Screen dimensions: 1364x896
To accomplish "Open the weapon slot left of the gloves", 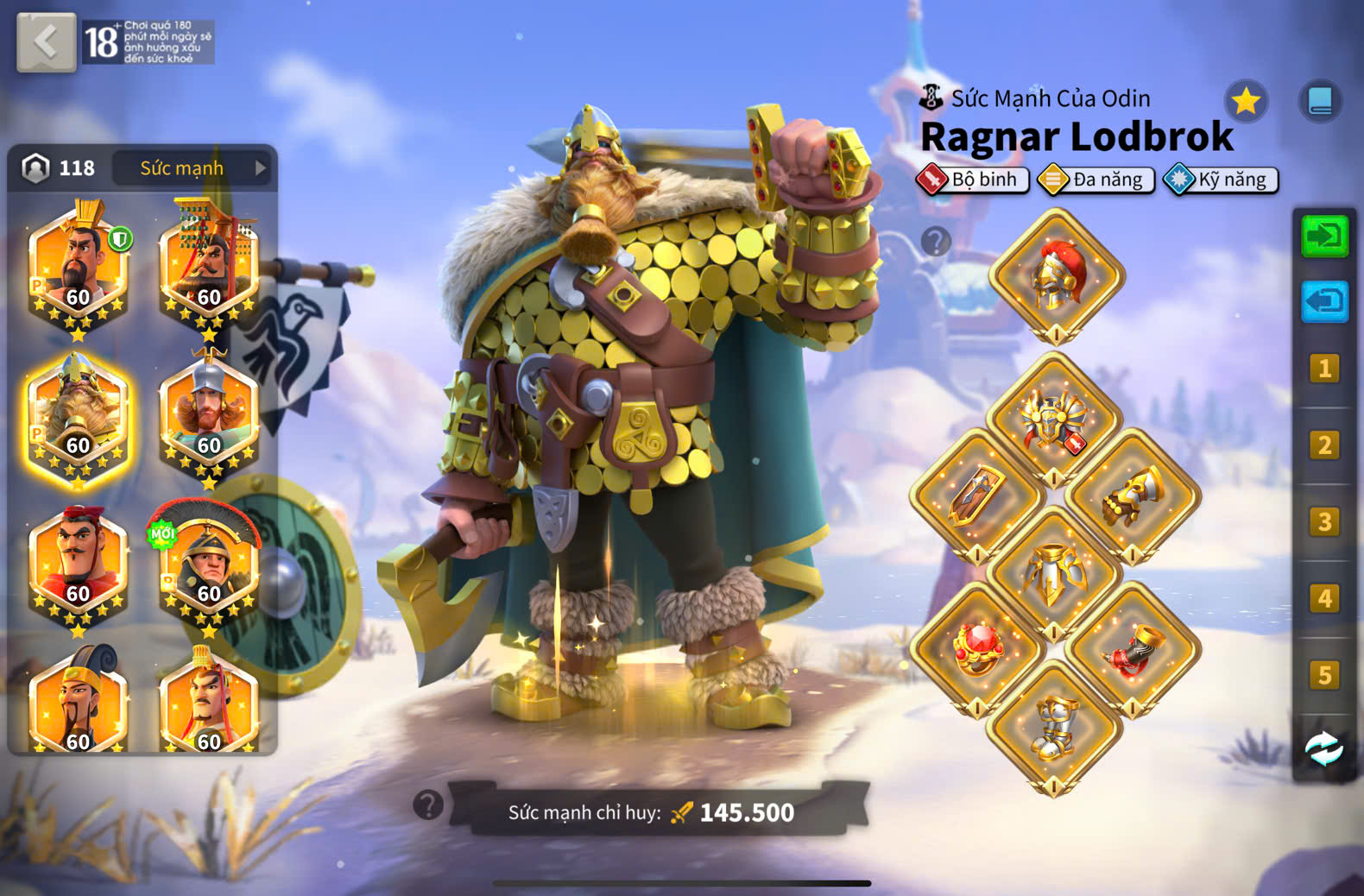I will [x=977, y=496].
